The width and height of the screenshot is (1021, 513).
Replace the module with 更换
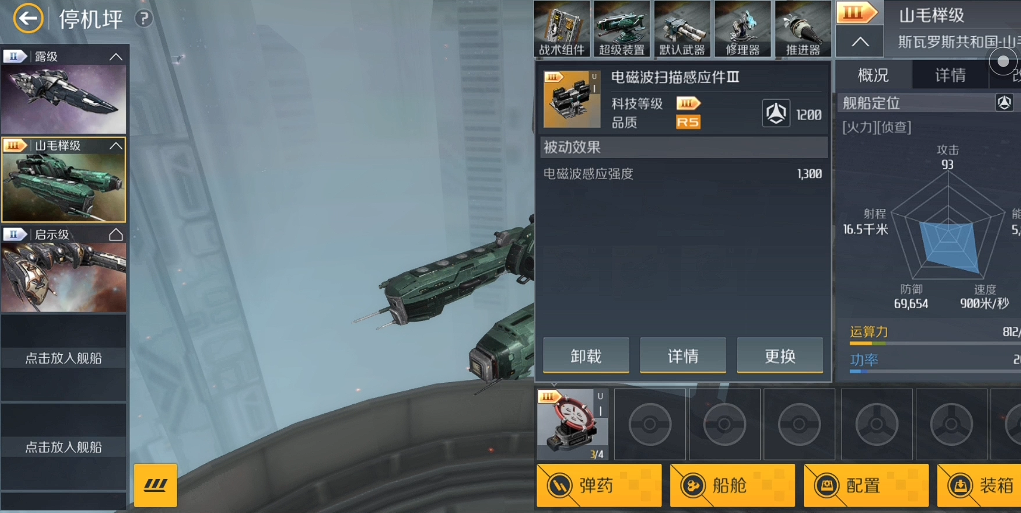click(780, 356)
